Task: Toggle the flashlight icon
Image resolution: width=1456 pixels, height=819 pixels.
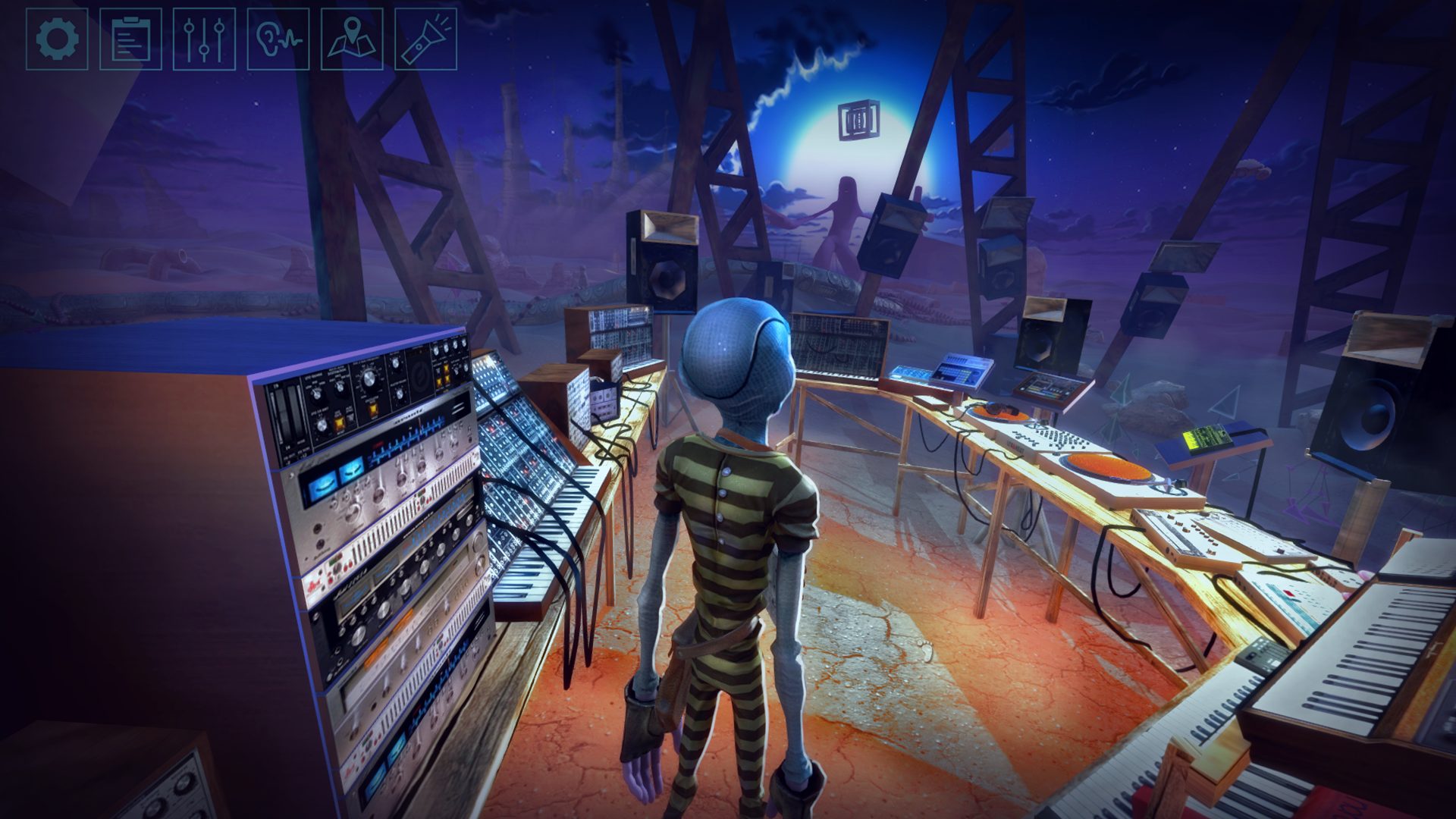Action: coord(425,39)
